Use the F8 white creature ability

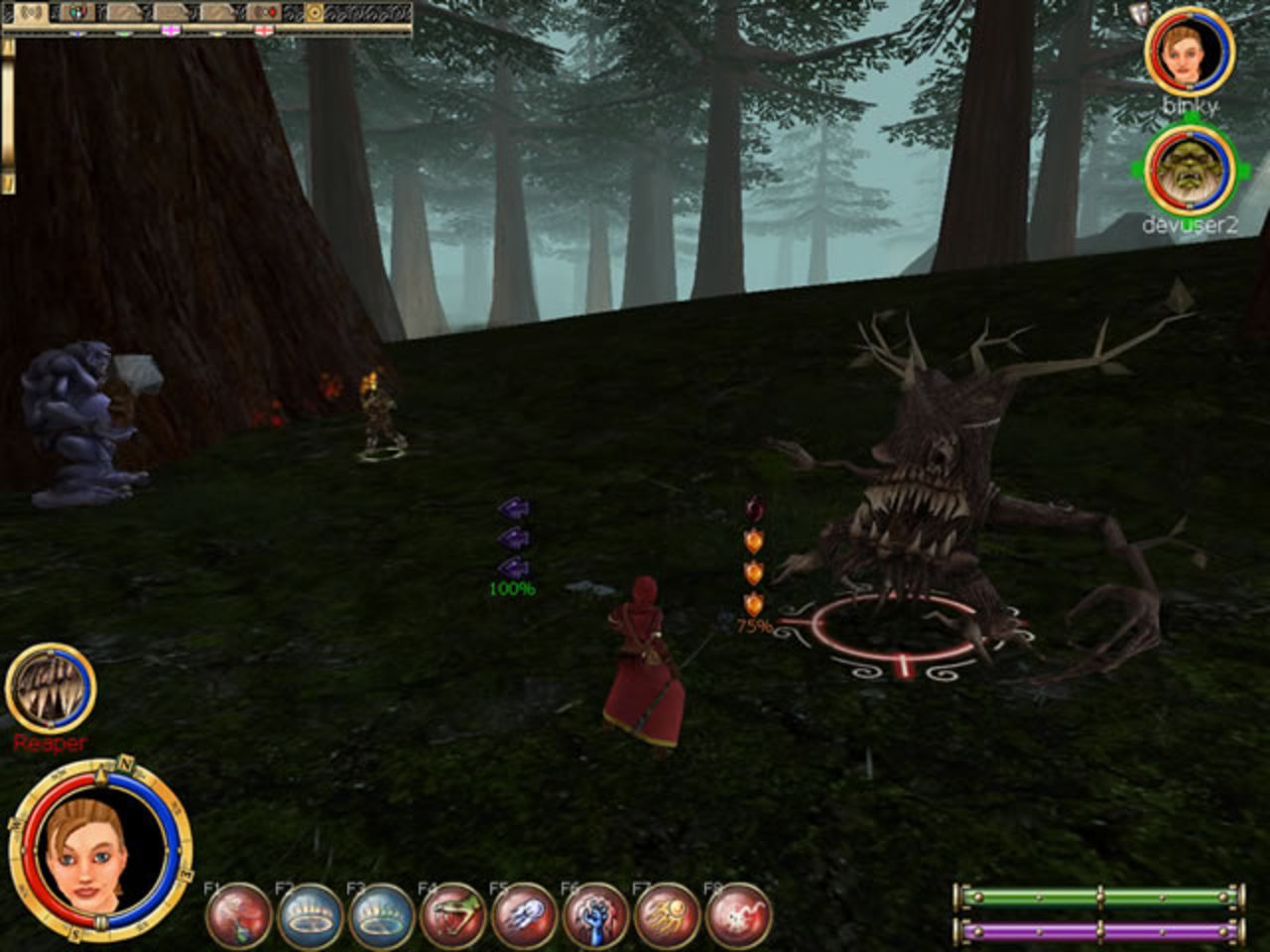coord(739,916)
